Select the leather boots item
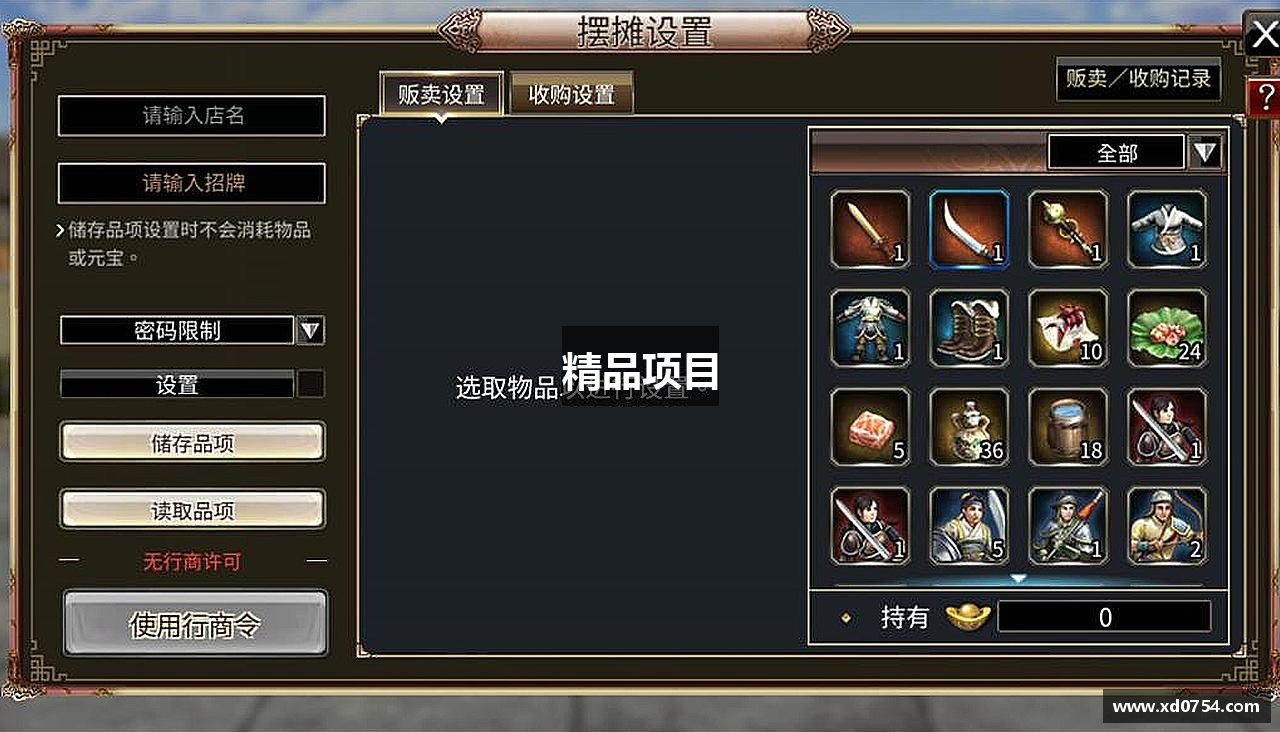The image size is (1280, 732). 968,328
